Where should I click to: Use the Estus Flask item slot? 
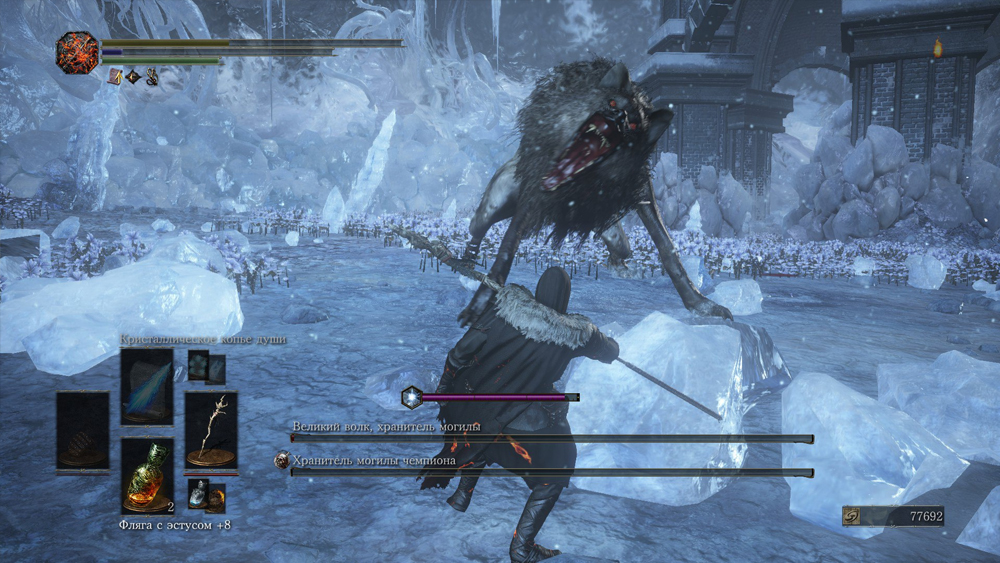tap(147, 476)
